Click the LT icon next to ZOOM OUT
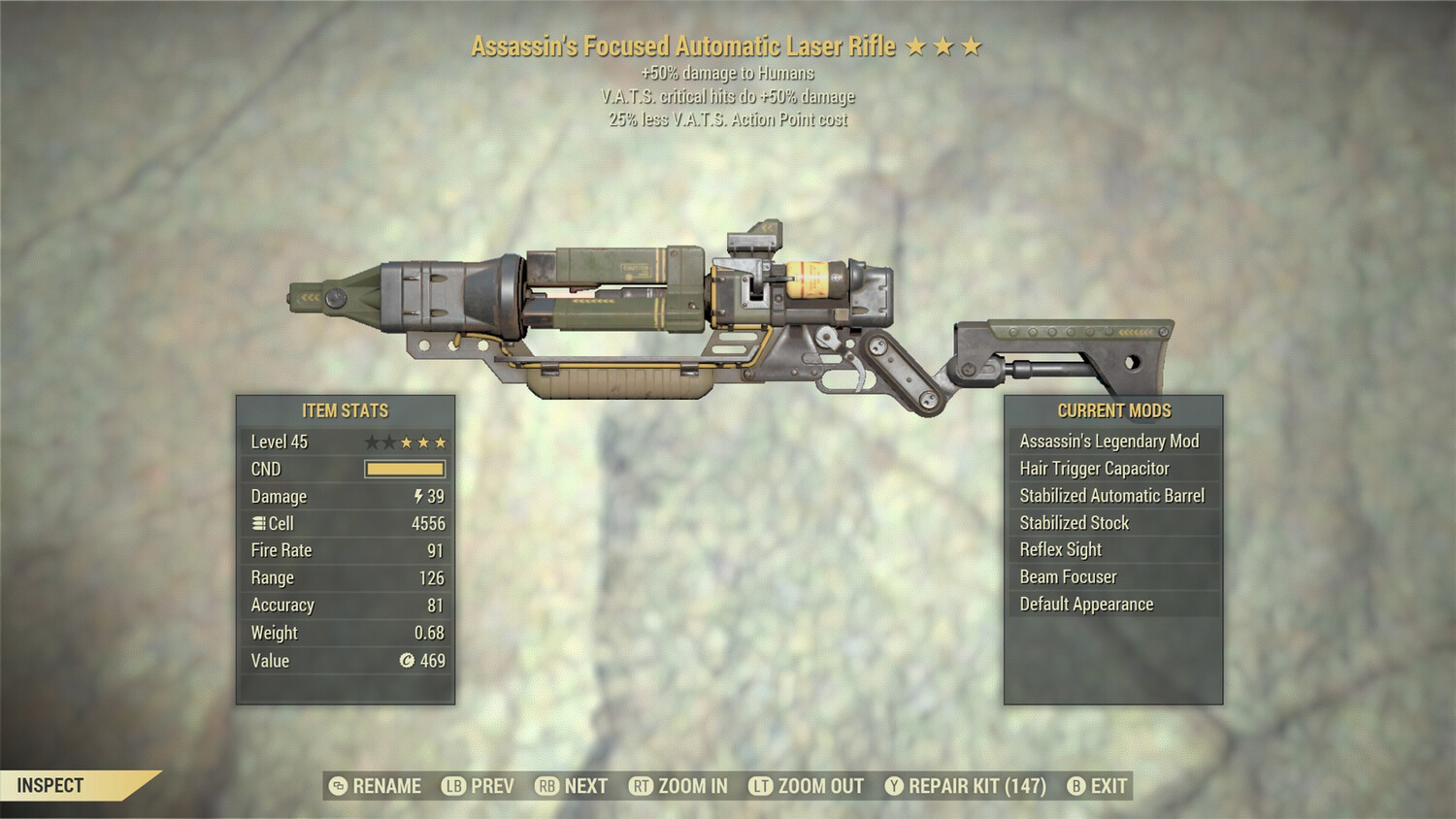The height and width of the screenshot is (819, 1456). click(761, 786)
